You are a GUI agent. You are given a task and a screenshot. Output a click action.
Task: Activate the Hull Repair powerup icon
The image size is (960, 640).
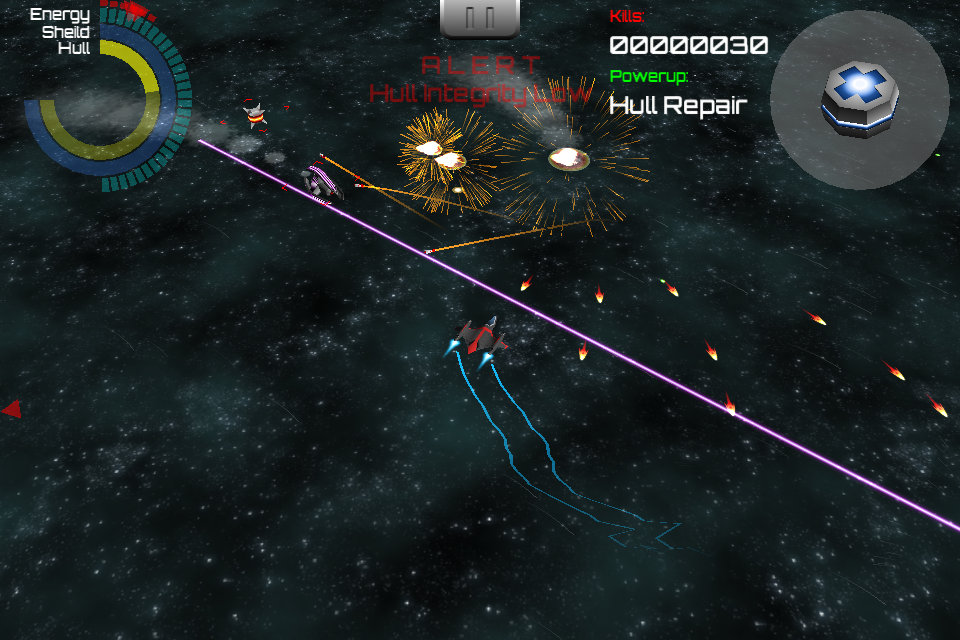(x=859, y=99)
